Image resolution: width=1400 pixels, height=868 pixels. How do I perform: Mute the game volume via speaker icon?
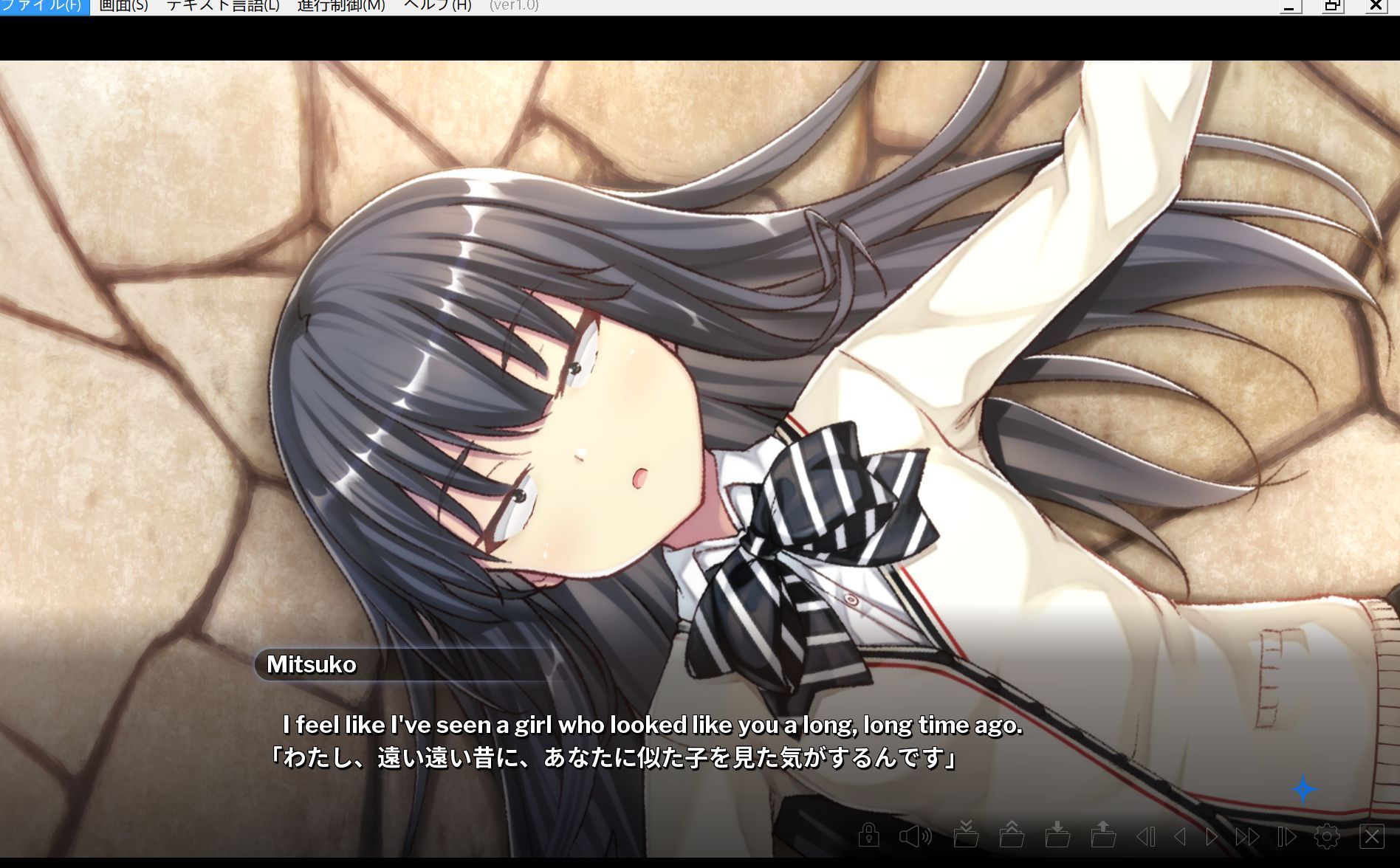[914, 836]
